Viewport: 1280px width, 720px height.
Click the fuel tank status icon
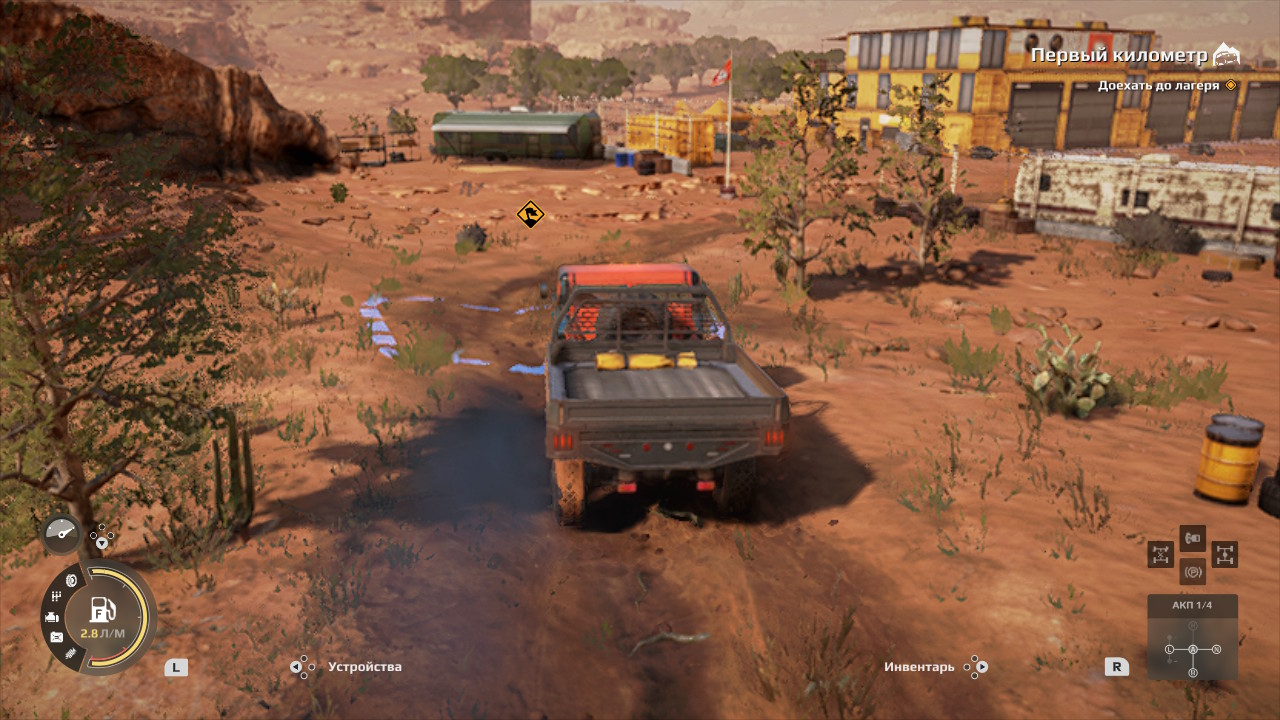pyautogui.click(x=56, y=637)
